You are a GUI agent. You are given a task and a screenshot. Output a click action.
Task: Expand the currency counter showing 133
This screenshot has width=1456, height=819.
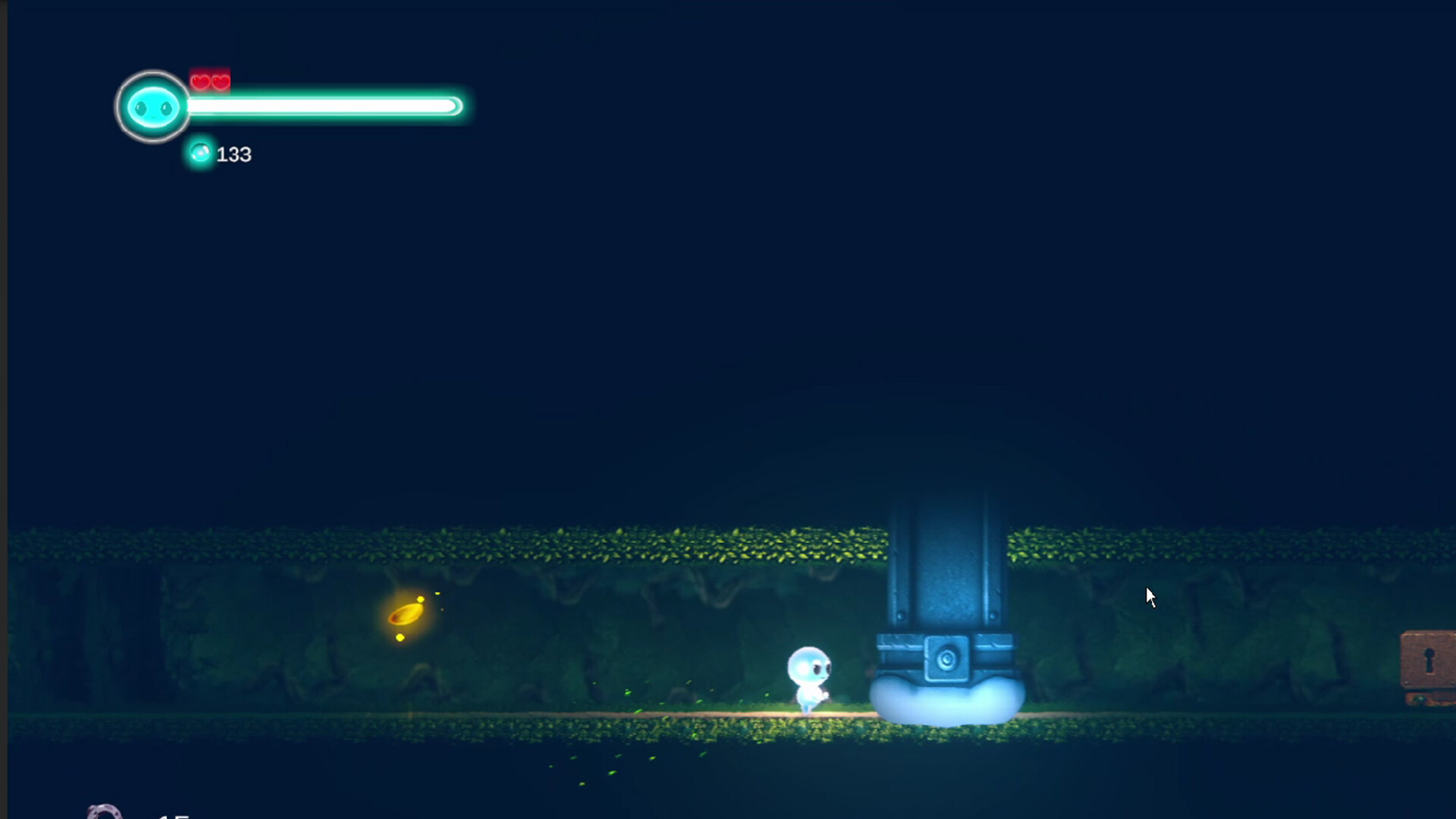click(x=234, y=155)
